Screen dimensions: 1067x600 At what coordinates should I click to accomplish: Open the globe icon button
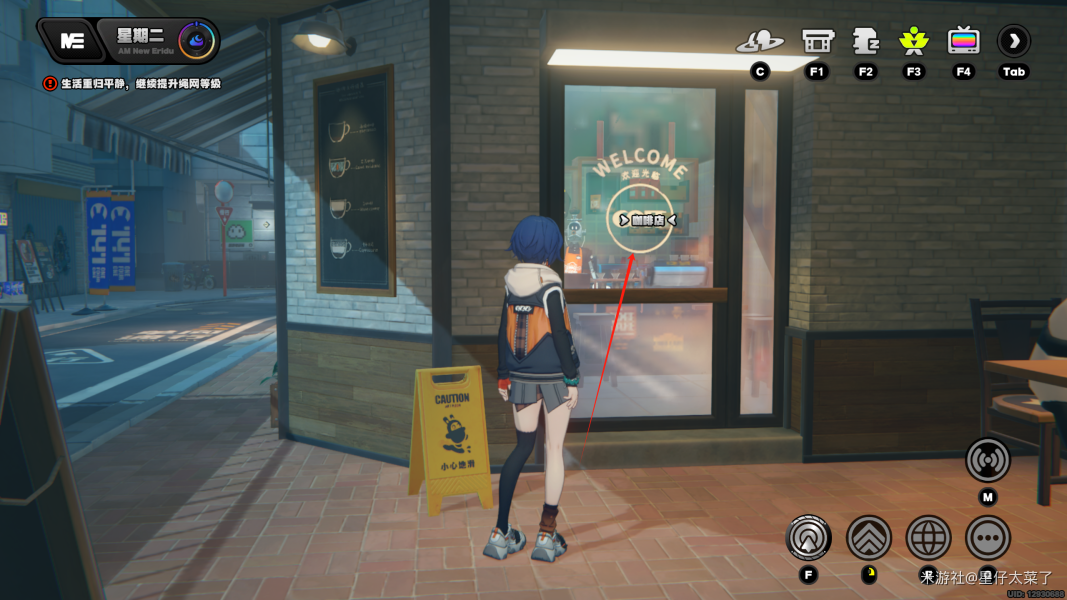coord(929,538)
